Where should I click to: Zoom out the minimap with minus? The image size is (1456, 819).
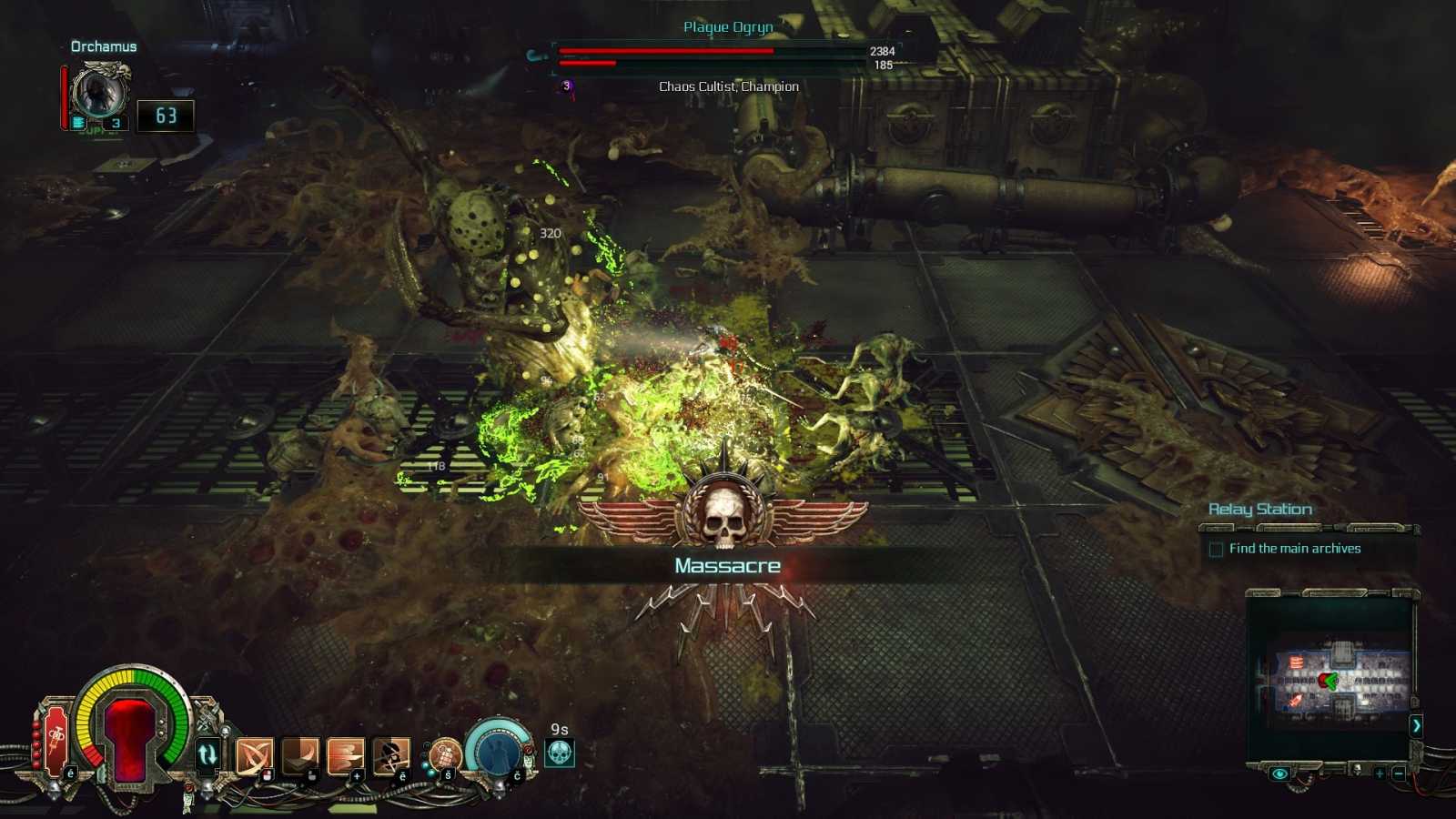[x=1399, y=773]
